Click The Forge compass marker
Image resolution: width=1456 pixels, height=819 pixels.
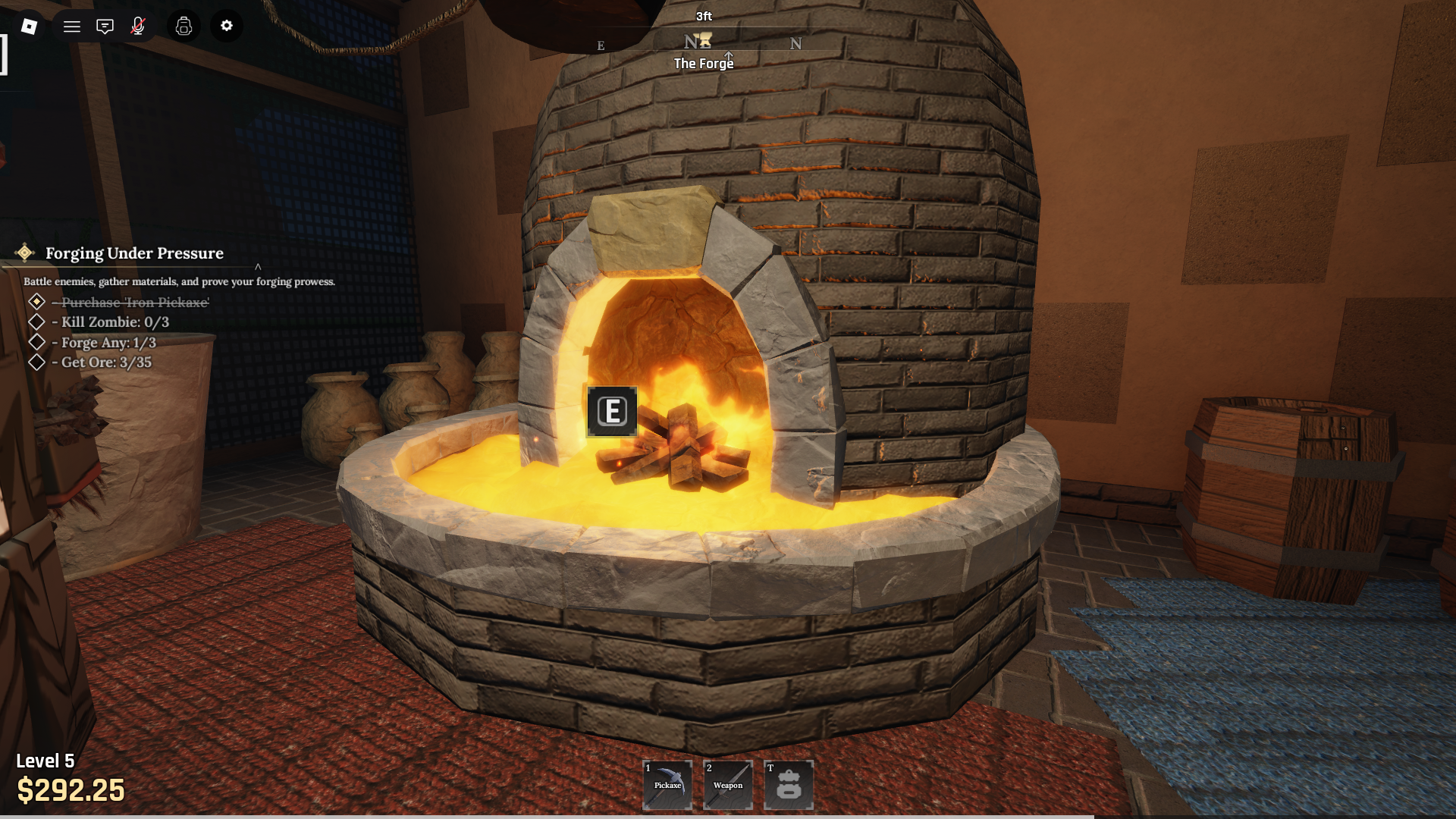pyautogui.click(x=704, y=41)
